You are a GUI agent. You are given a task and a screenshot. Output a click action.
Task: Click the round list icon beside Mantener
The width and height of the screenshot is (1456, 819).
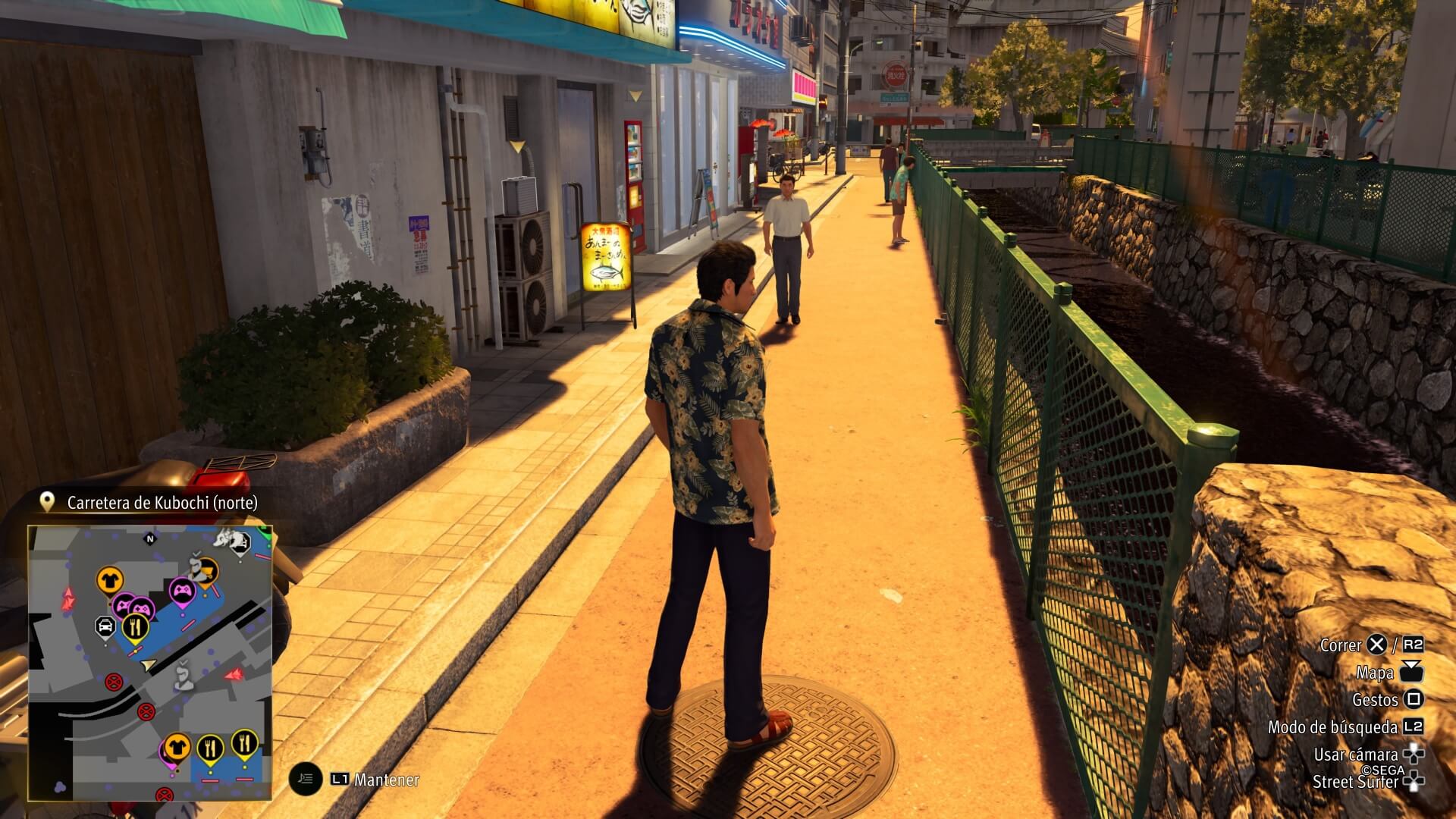[x=305, y=778]
